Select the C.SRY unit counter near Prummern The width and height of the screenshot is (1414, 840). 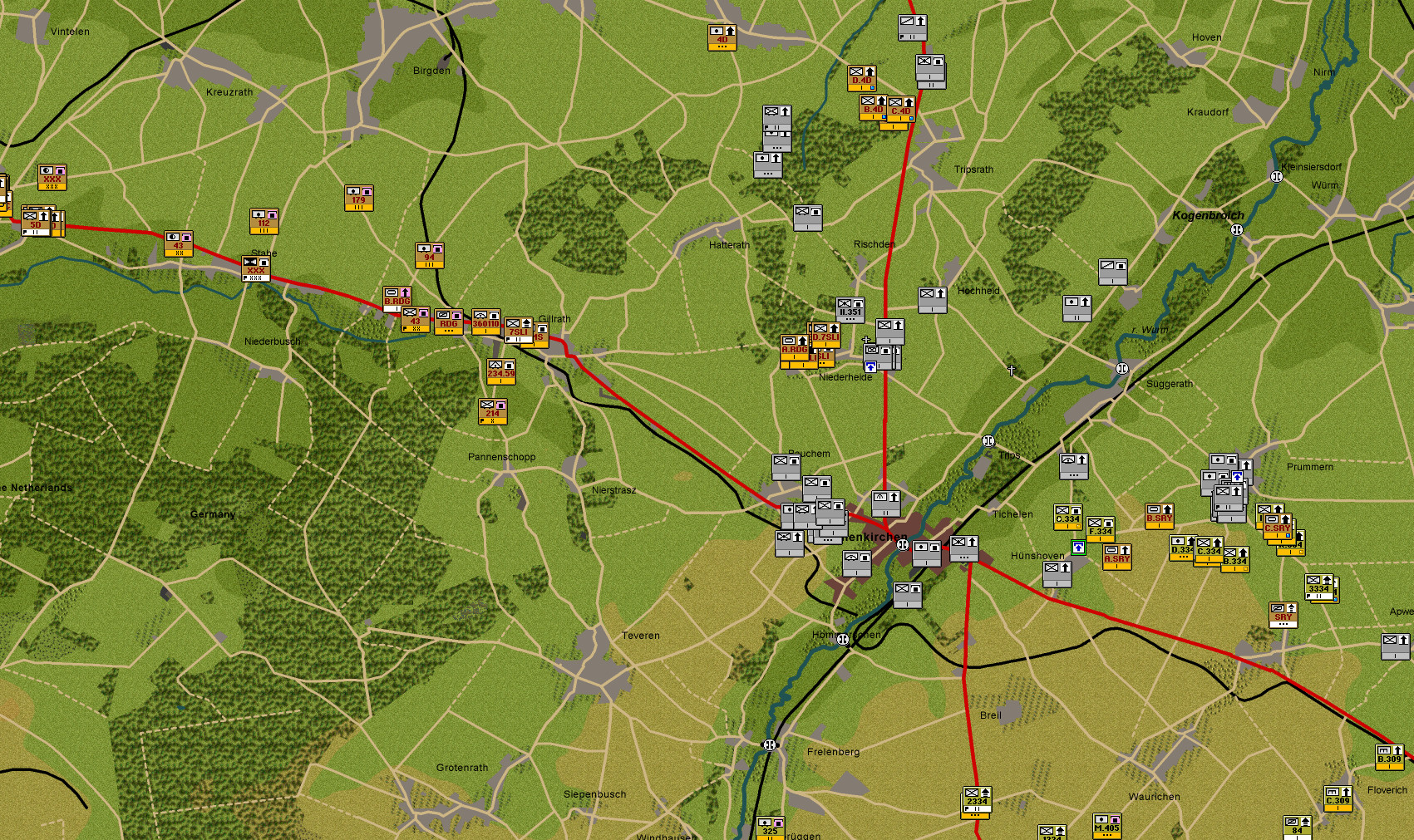tap(1278, 527)
